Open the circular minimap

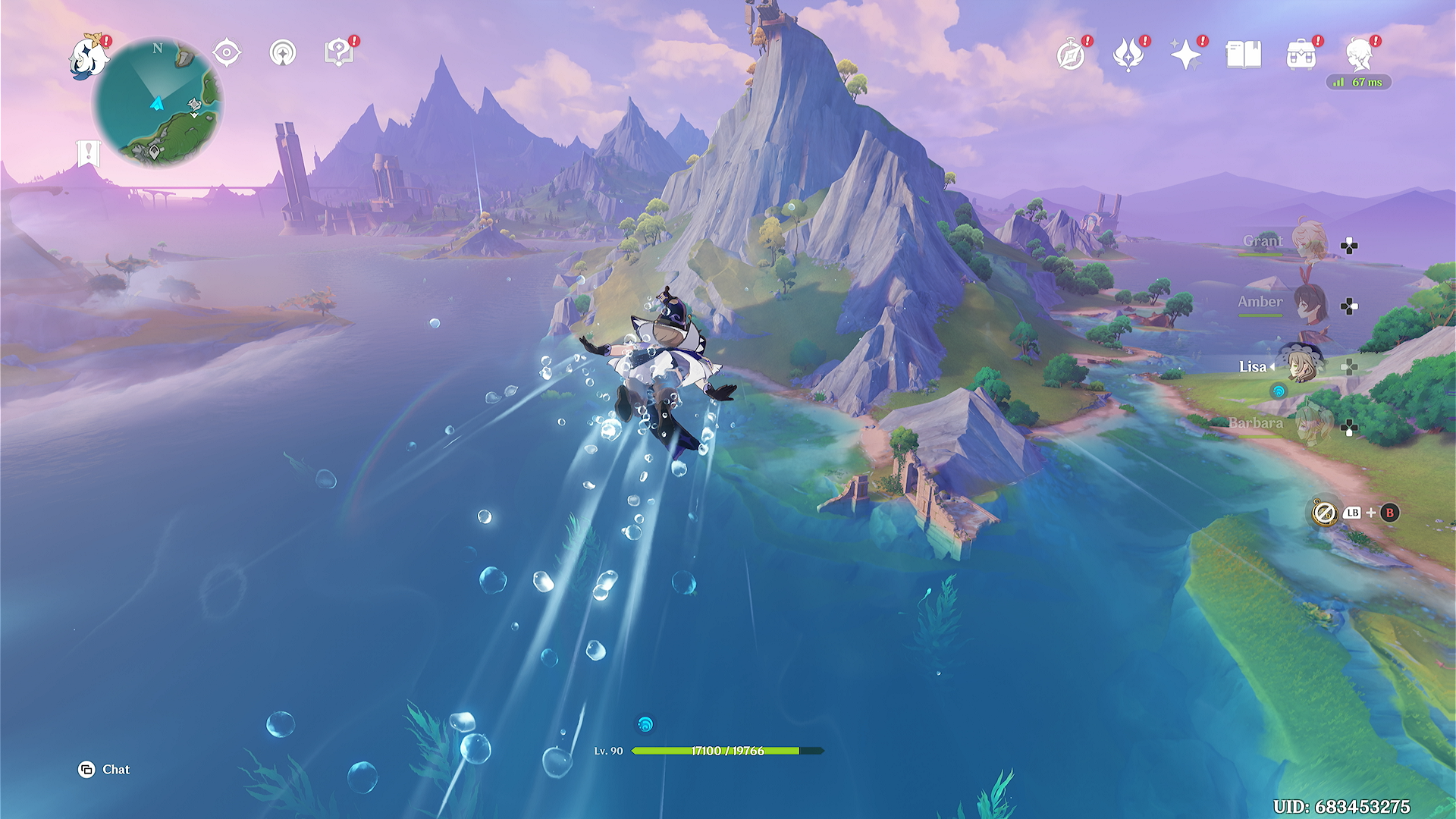(158, 103)
